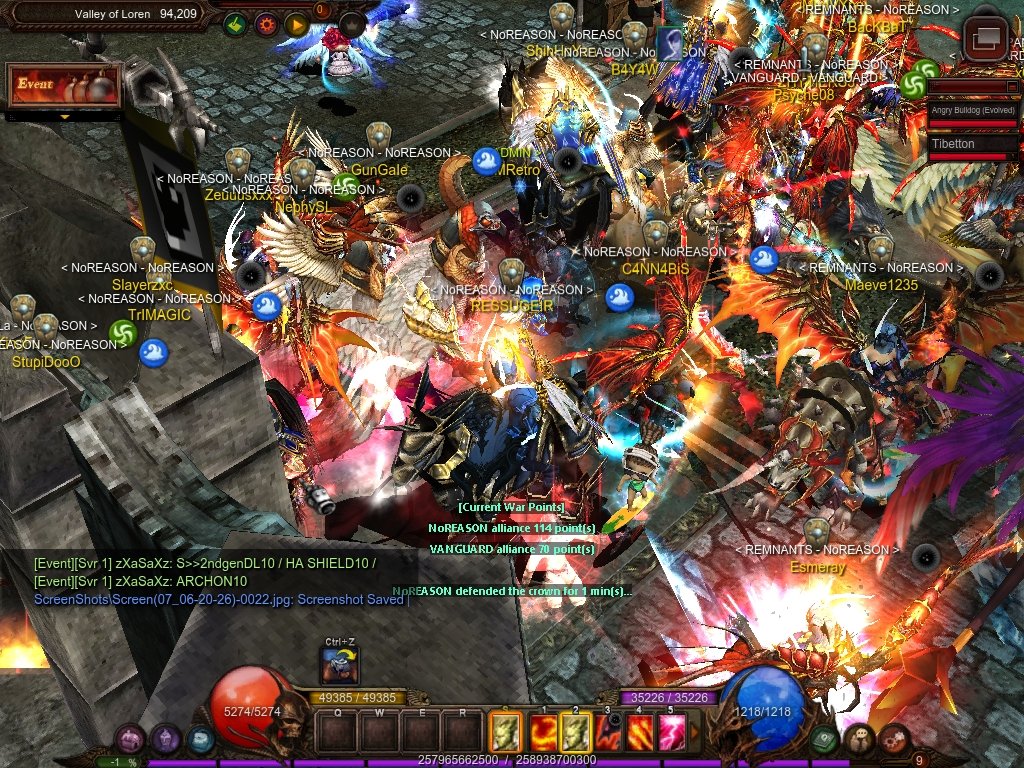This screenshot has height=768, width=1024.
Task: Activate the yellow play arrow button
Action: [296, 24]
